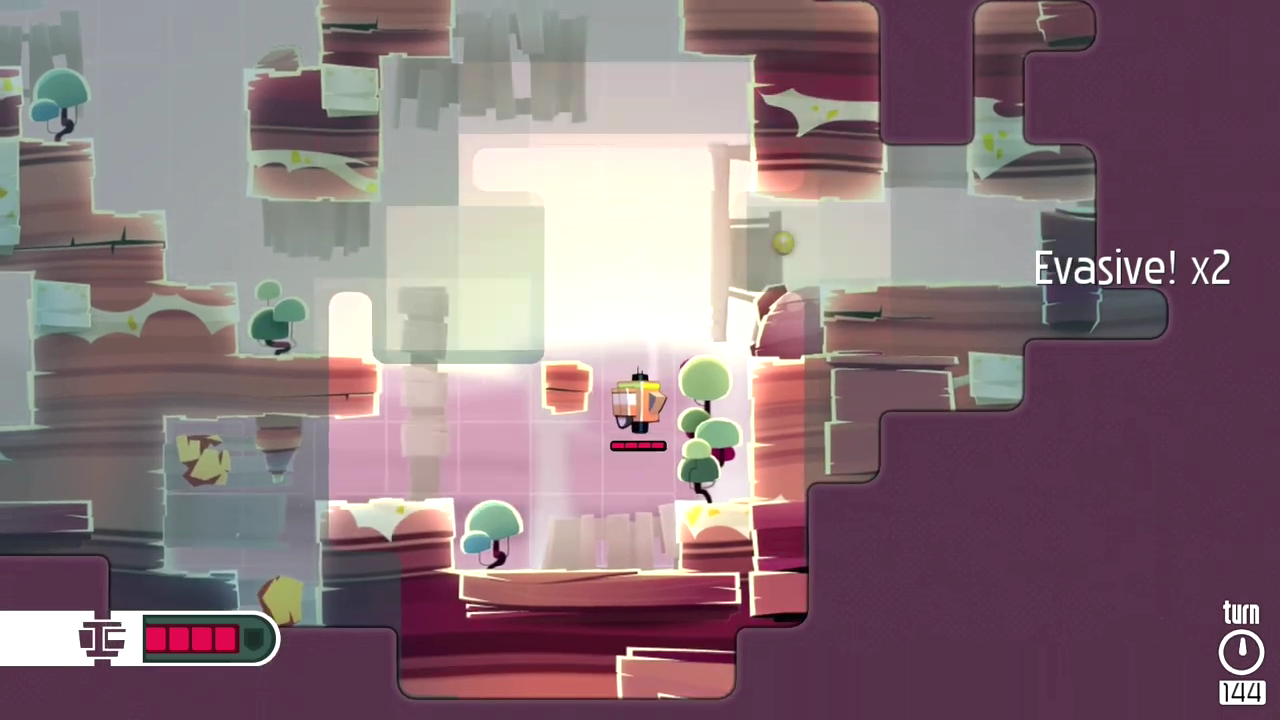
Task: Expand the turn counter showing 144
Action: coord(1242,691)
